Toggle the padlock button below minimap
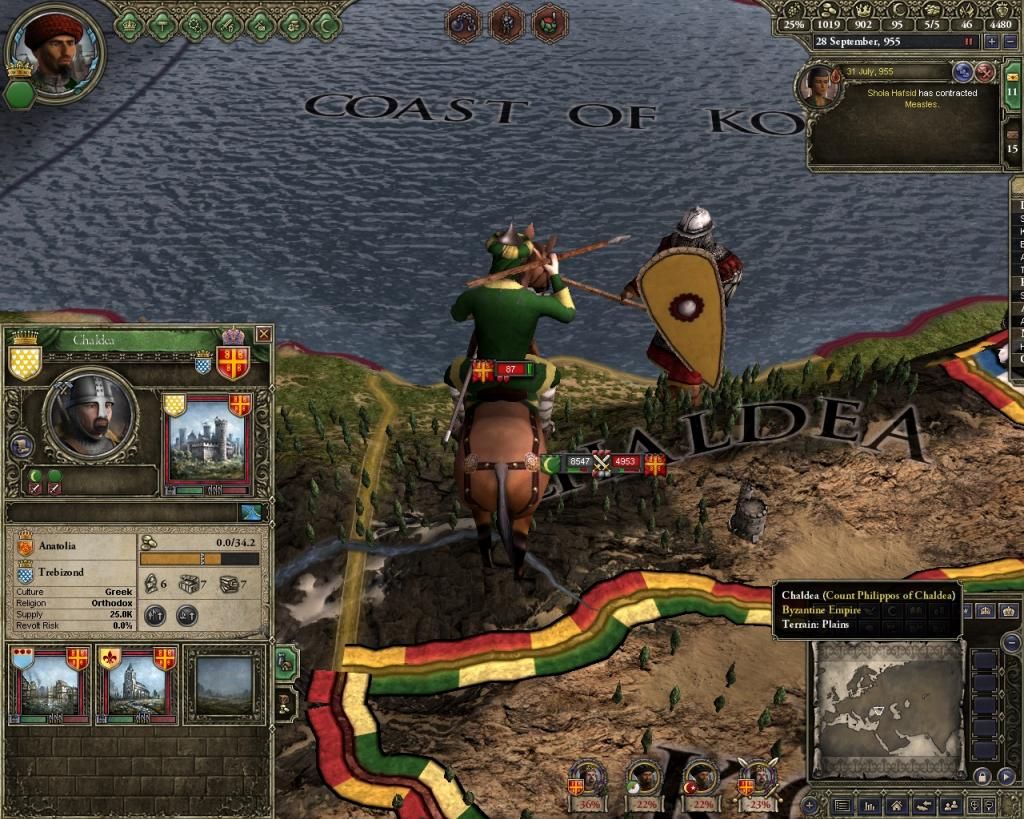 [x=981, y=776]
